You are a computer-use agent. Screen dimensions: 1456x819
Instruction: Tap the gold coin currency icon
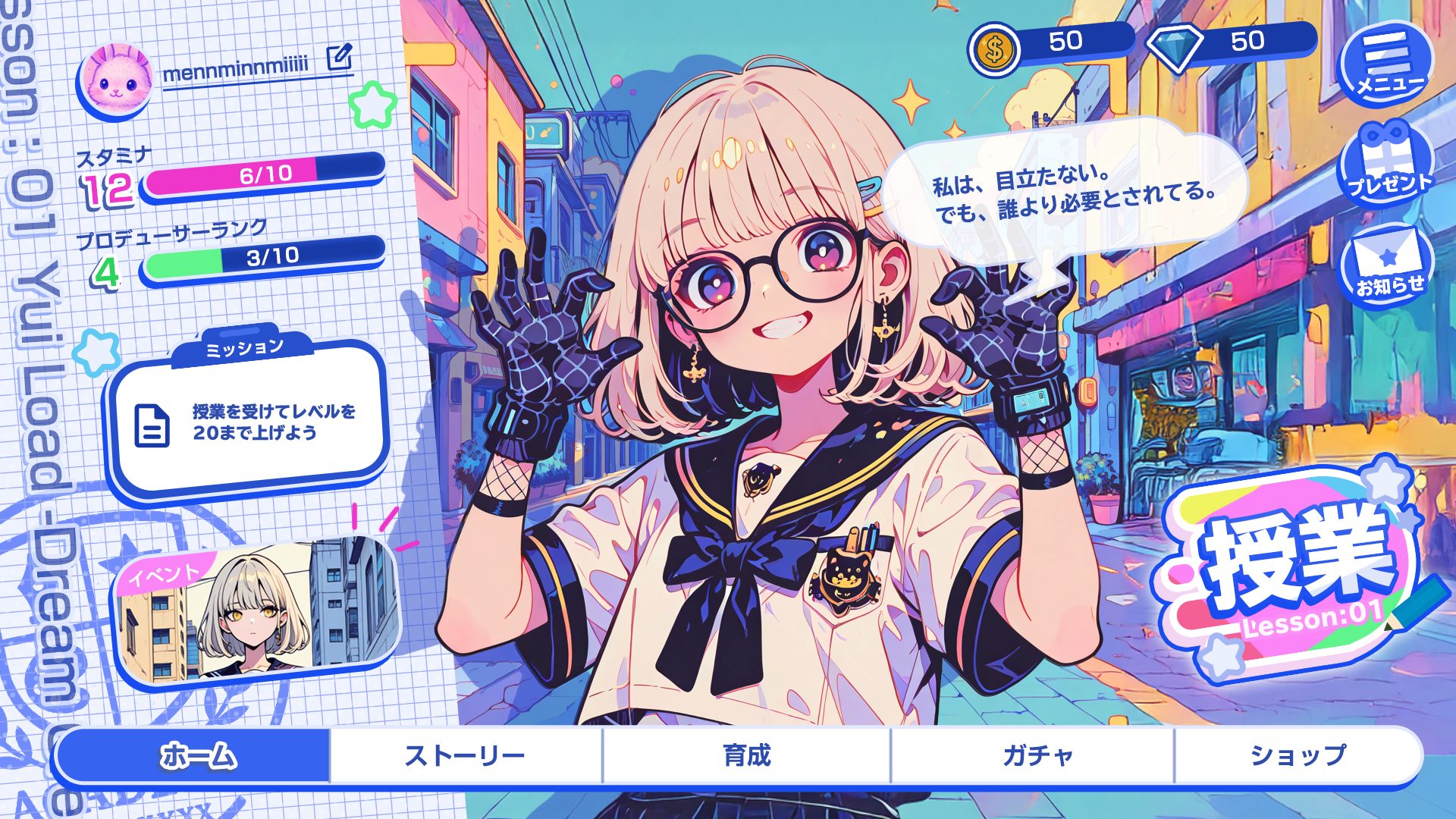click(994, 51)
